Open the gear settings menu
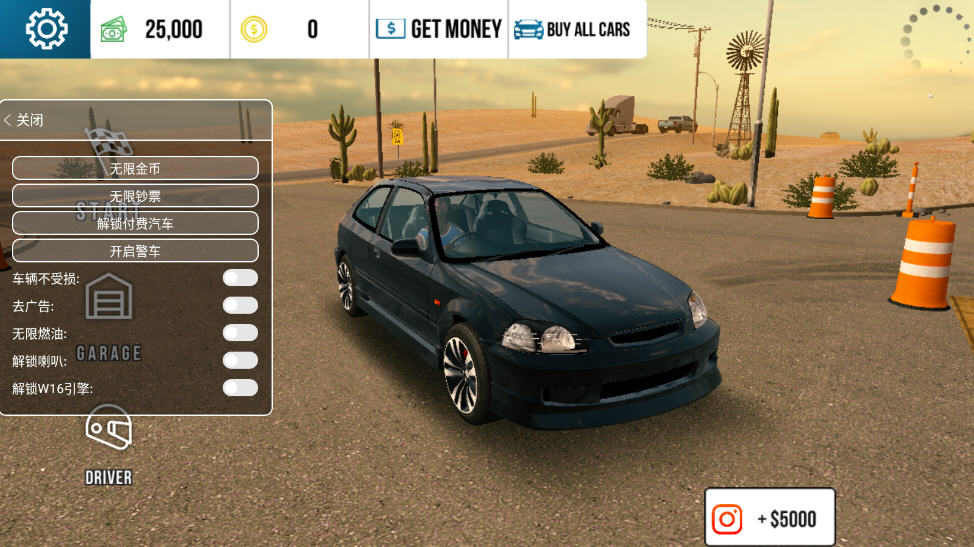Screen dimensions: 974x547 [x=45, y=29]
